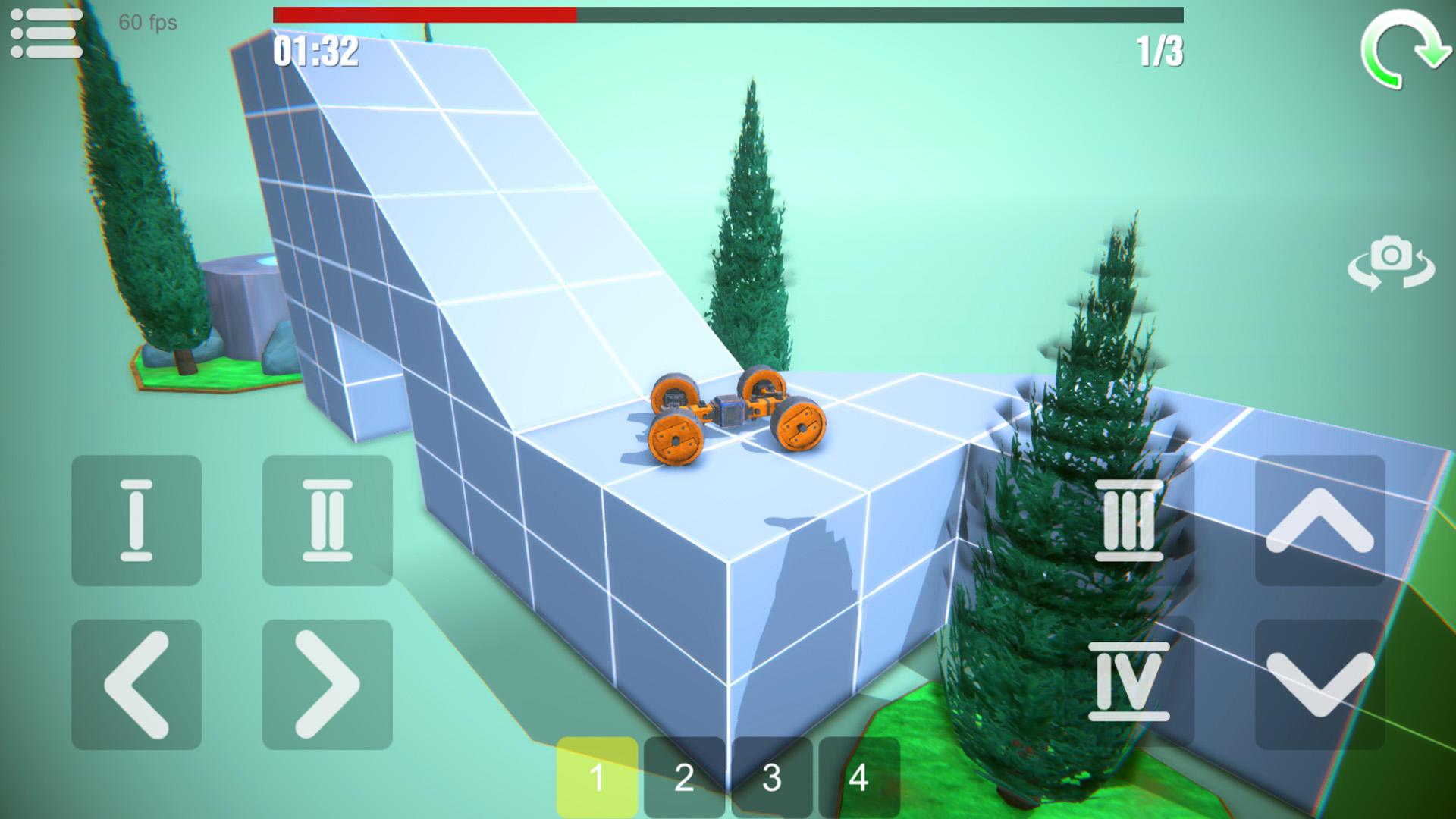
Task: Click the 01:32 timer display
Action: [315, 52]
